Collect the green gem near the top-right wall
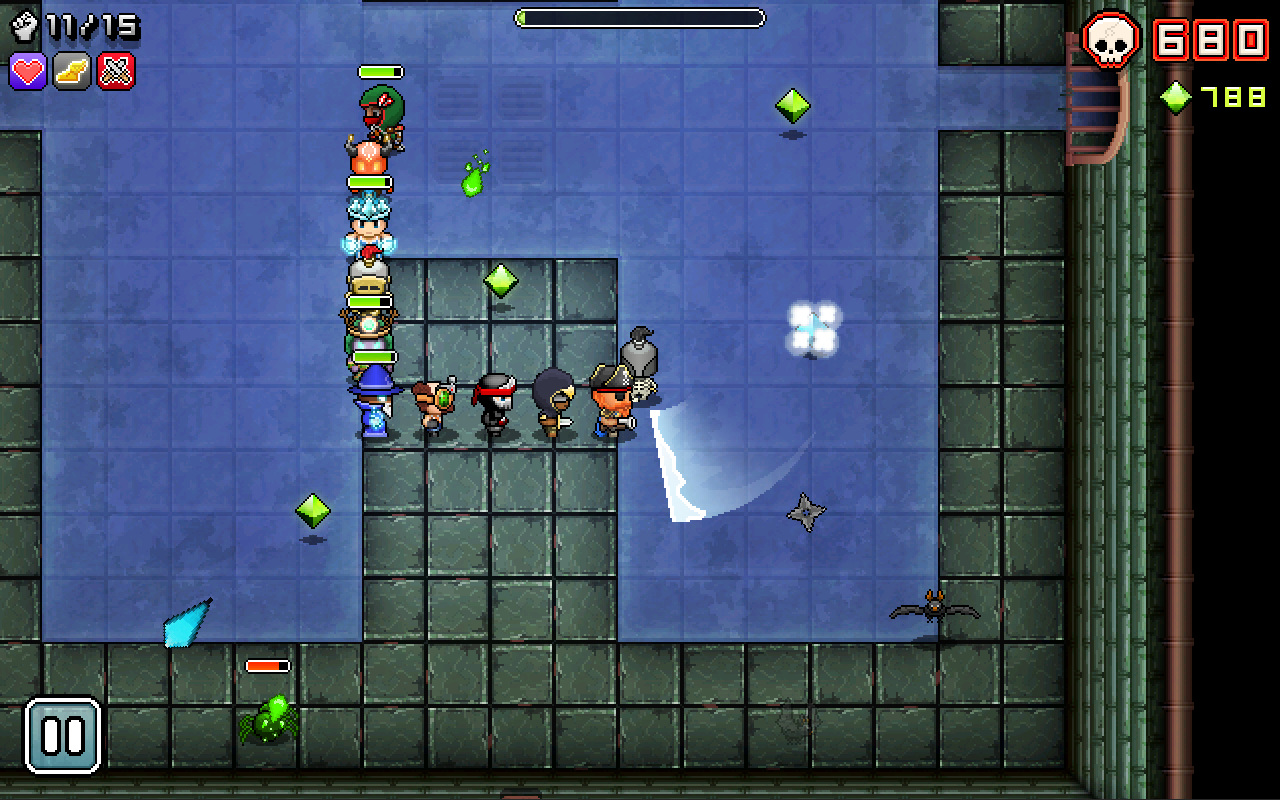Viewport: 1280px width, 800px height. [792, 104]
